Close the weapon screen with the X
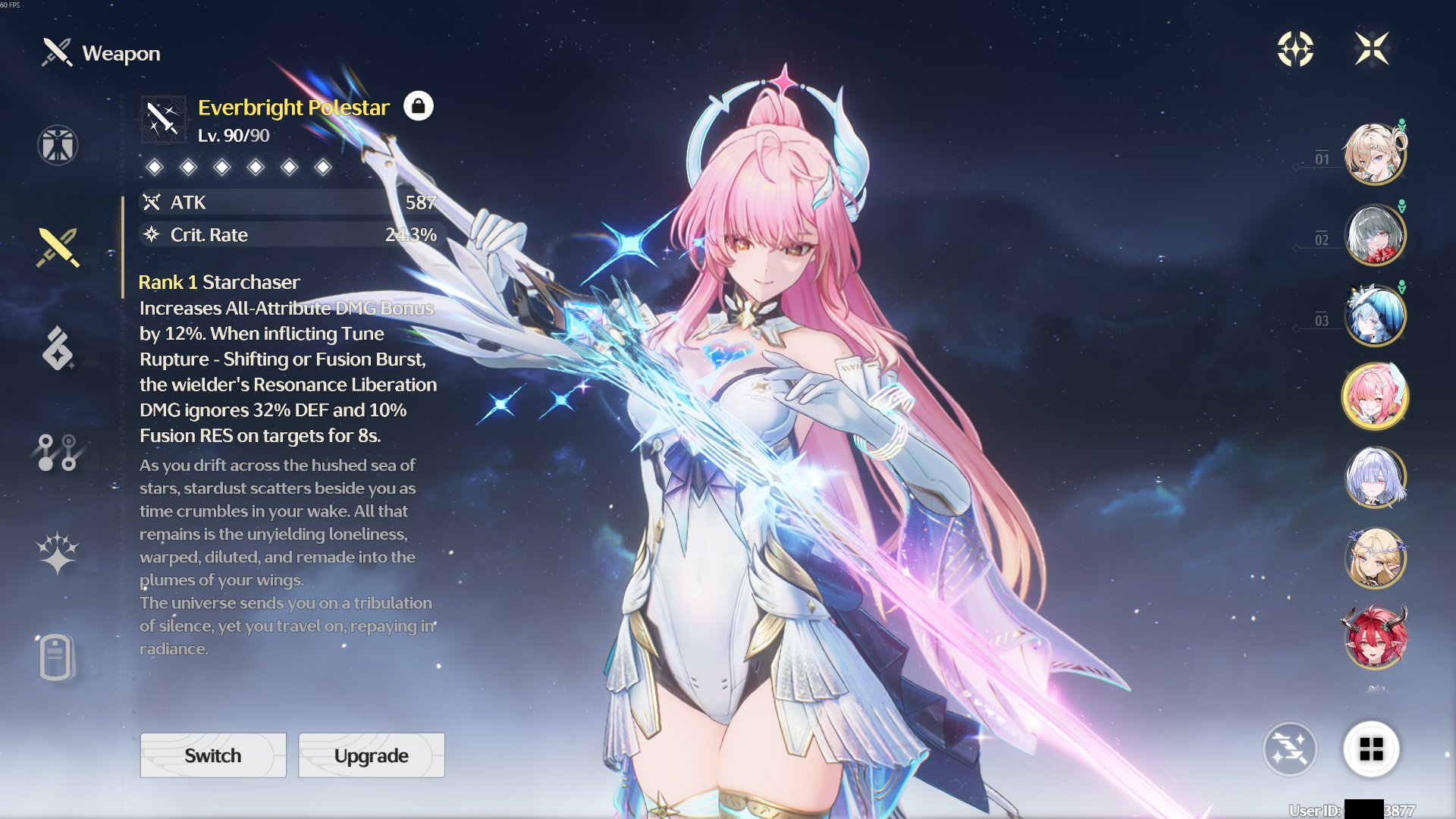Viewport: 1456px width, 819px height. (1372, 49)
